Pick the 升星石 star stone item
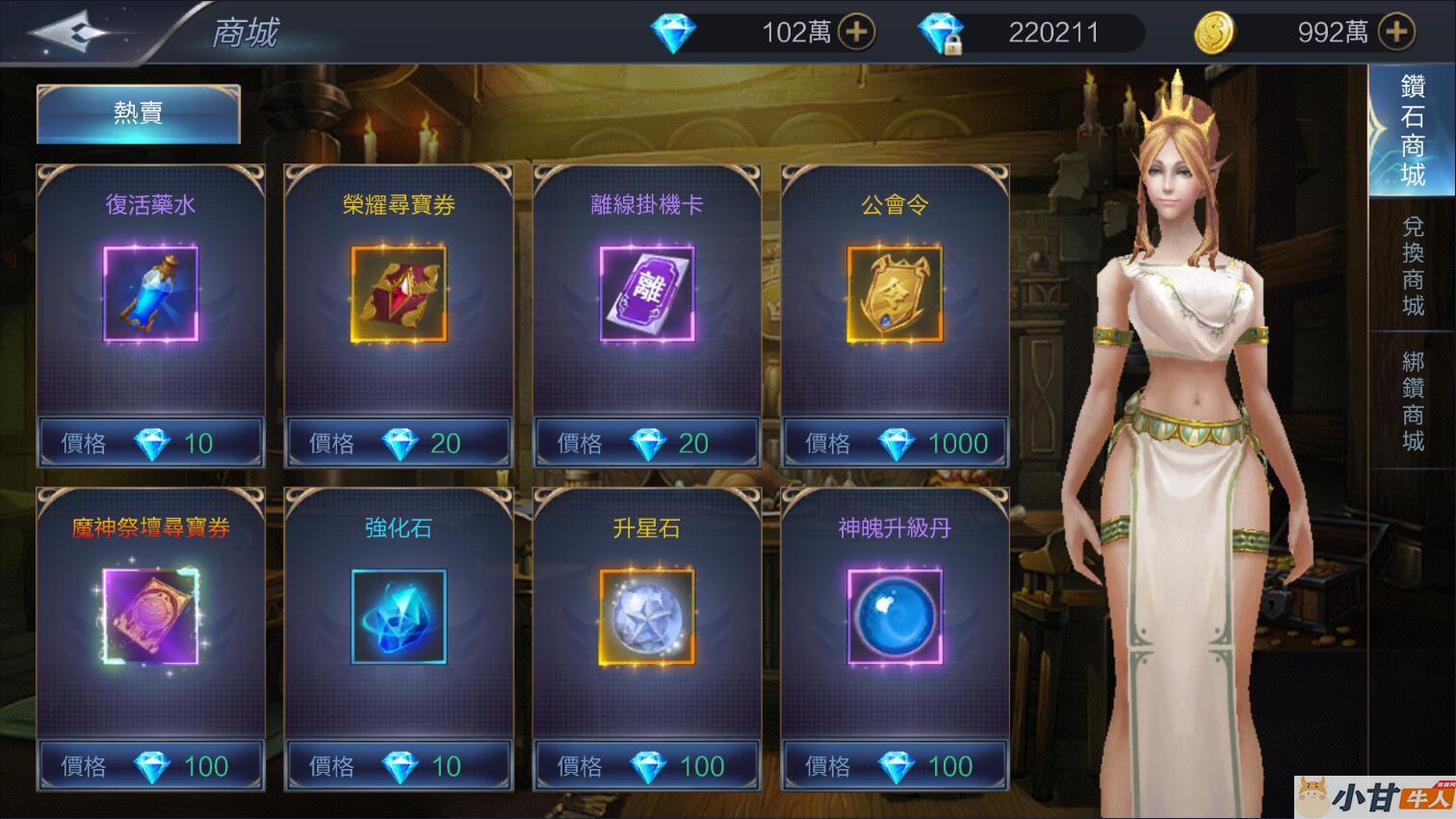Image resolution: width=1456 pixels, height=819 pixels. (646, 617)
